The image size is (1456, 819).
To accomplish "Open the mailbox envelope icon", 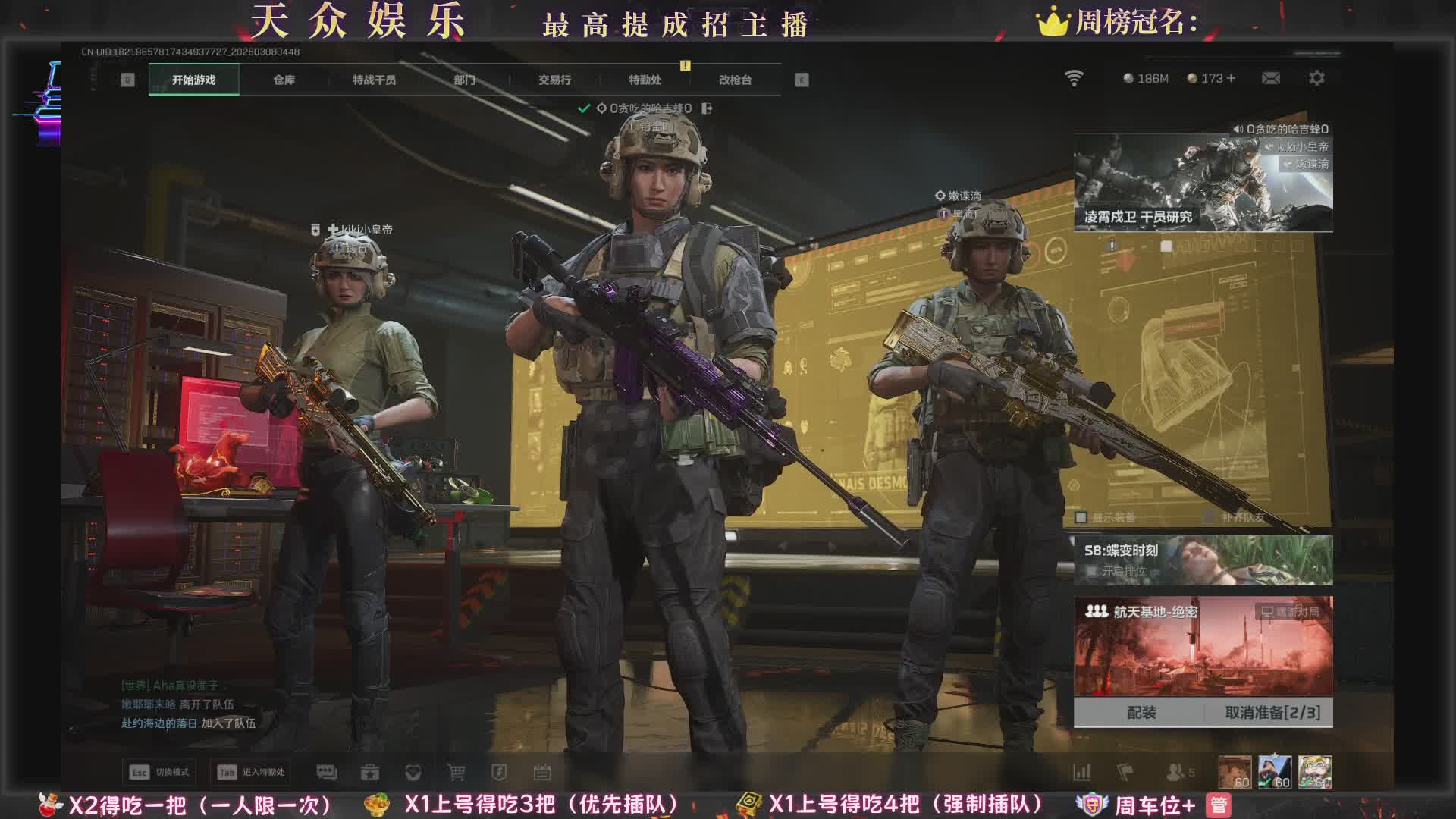I will click(1271, 78).
